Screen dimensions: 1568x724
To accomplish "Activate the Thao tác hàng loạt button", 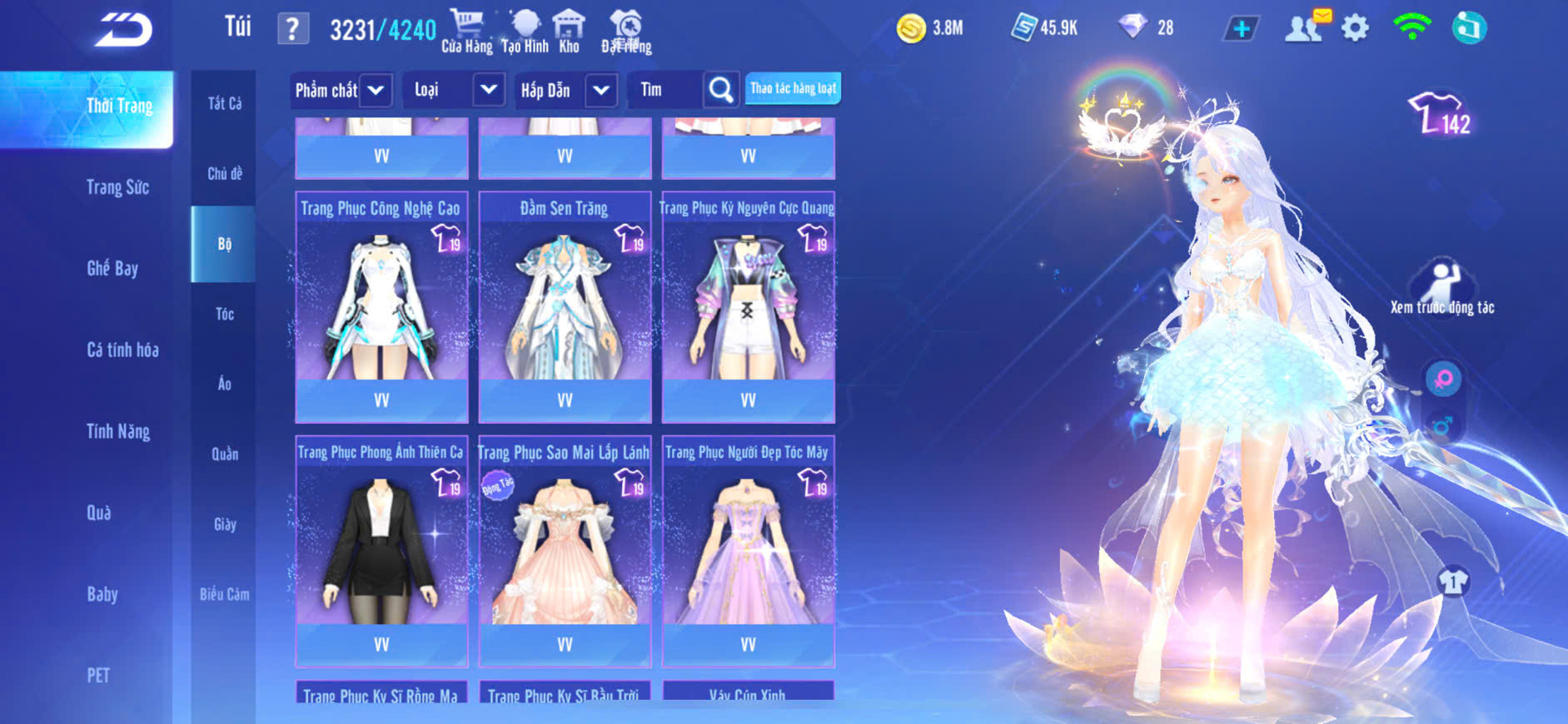I will pos(793,88).
